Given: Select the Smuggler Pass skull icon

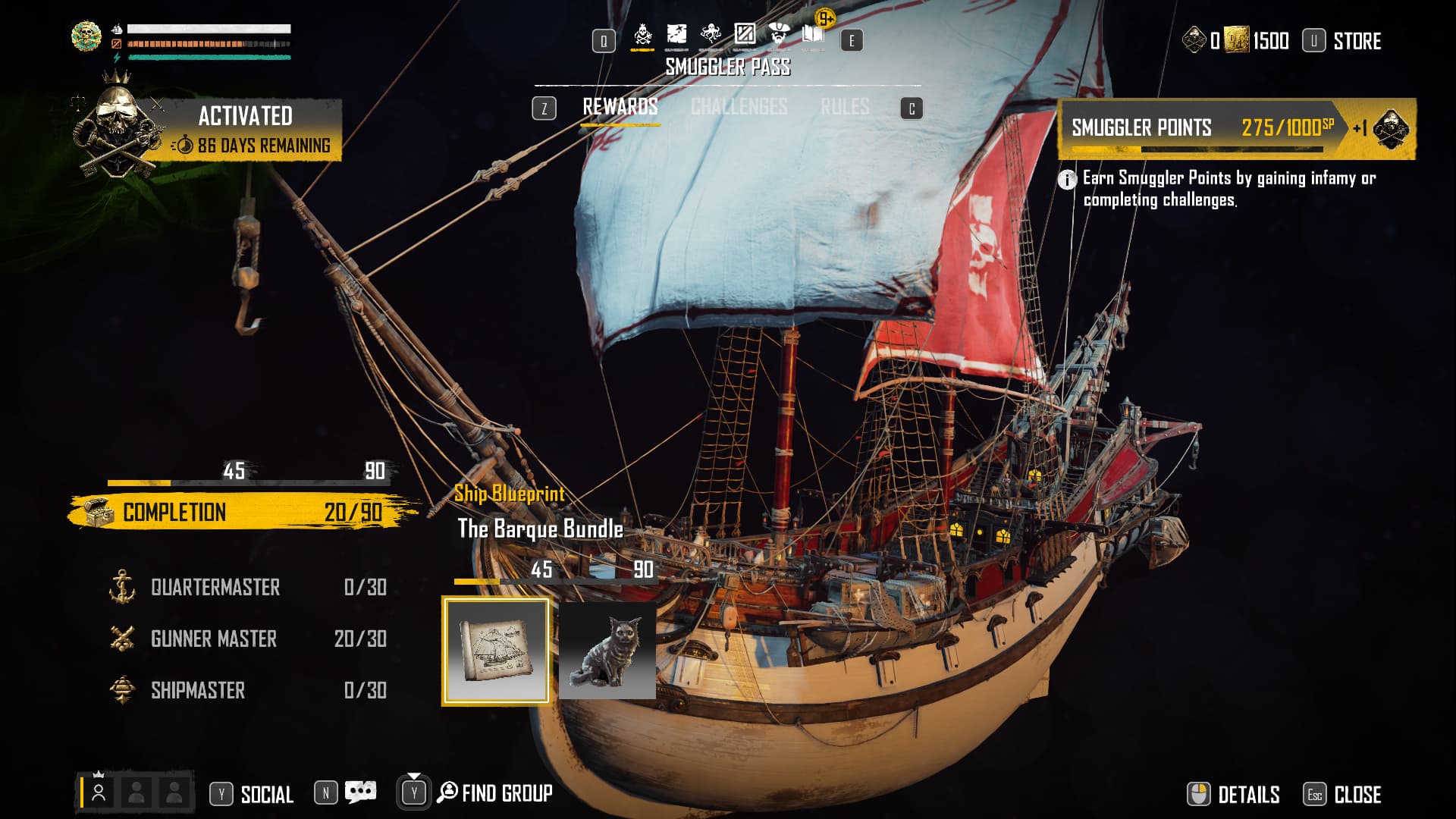Looking at the screenshot, I should [x=642, y=34].
